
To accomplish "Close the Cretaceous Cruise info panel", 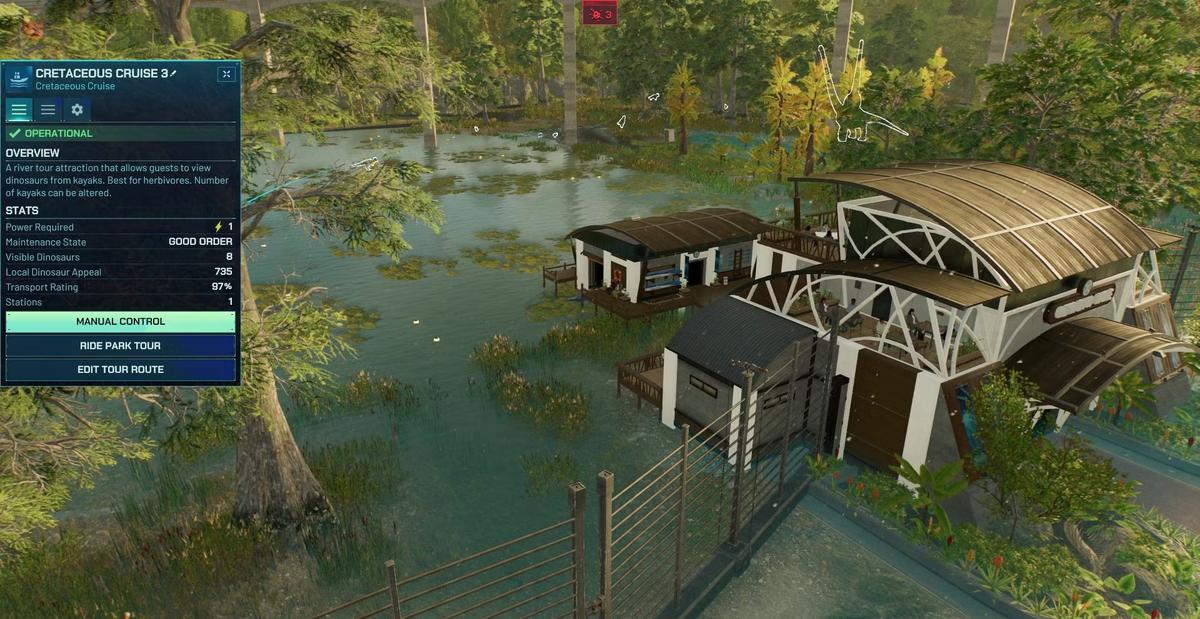I will 227,74.
